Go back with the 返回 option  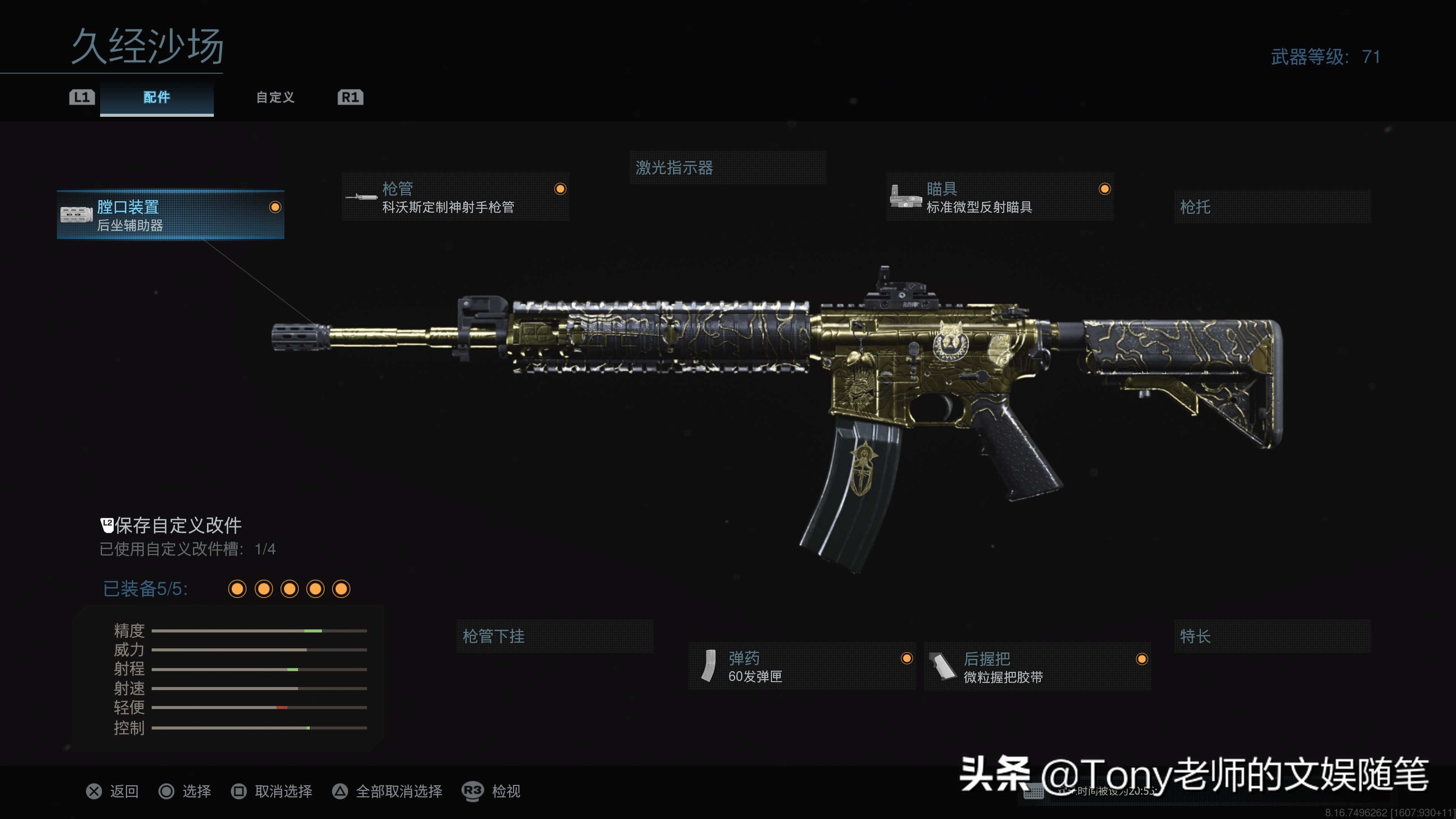[x=113, y=791]
